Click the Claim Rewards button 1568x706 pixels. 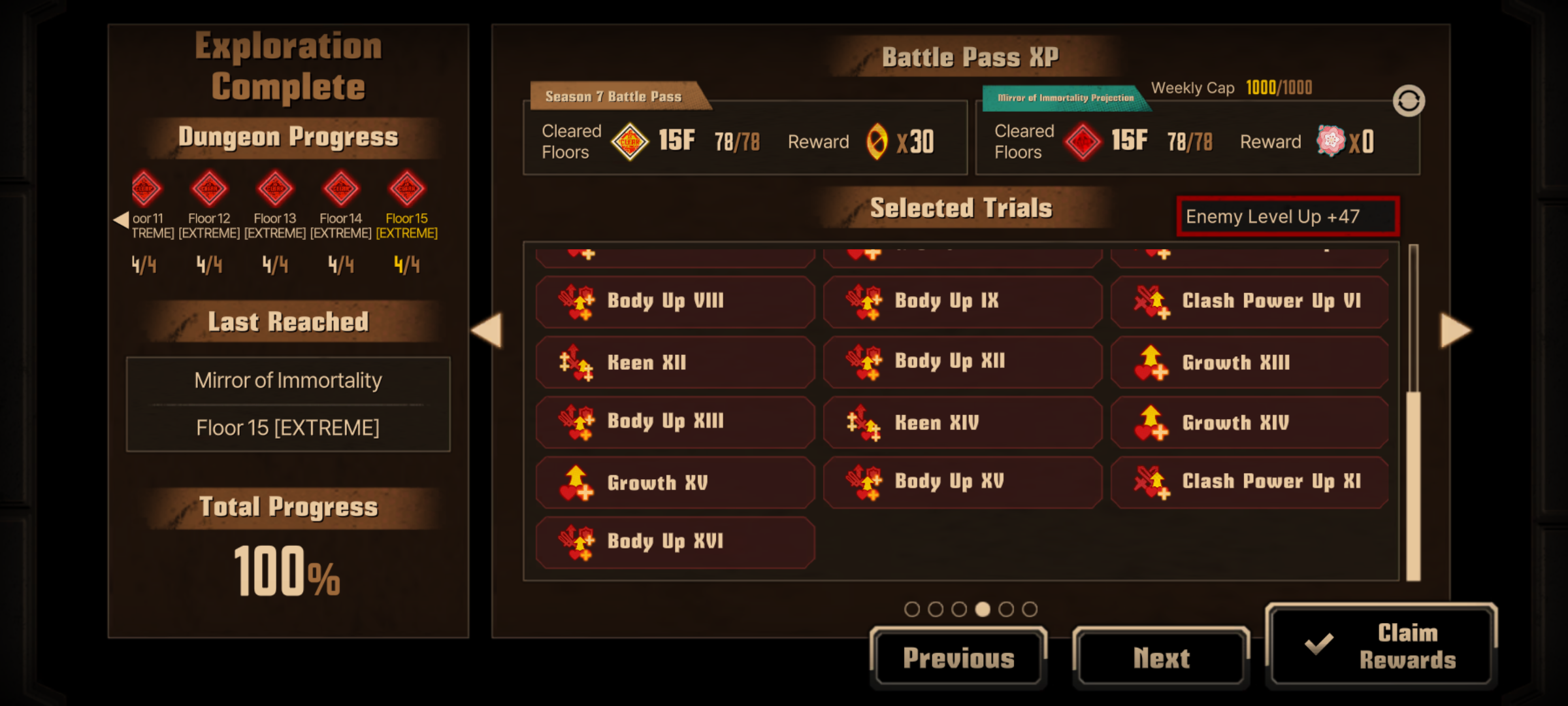click(1381, 646)
